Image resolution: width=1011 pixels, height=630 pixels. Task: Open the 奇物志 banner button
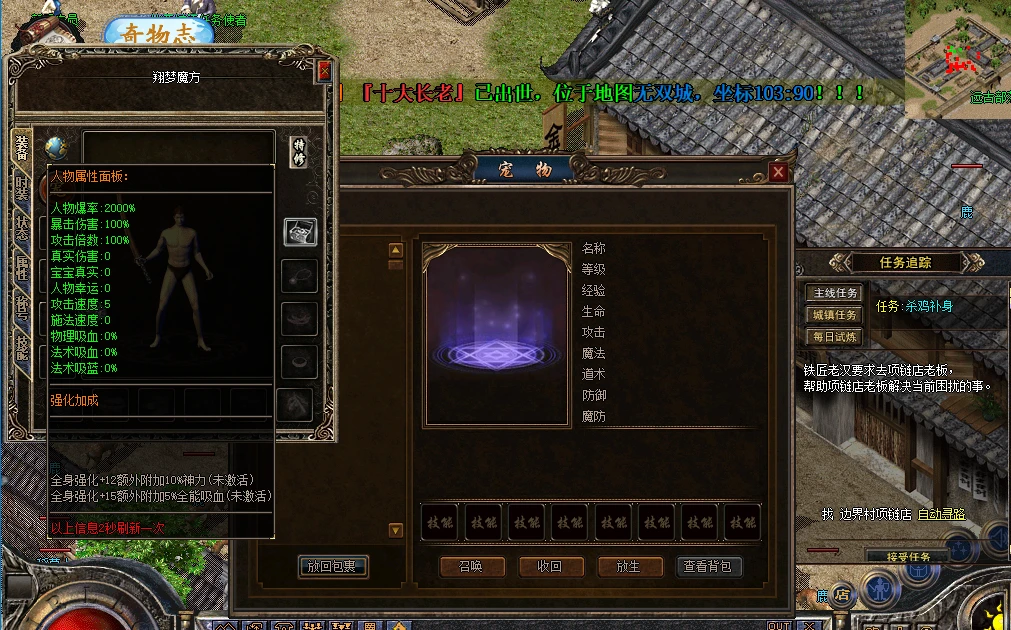click(x=158, y=33)
